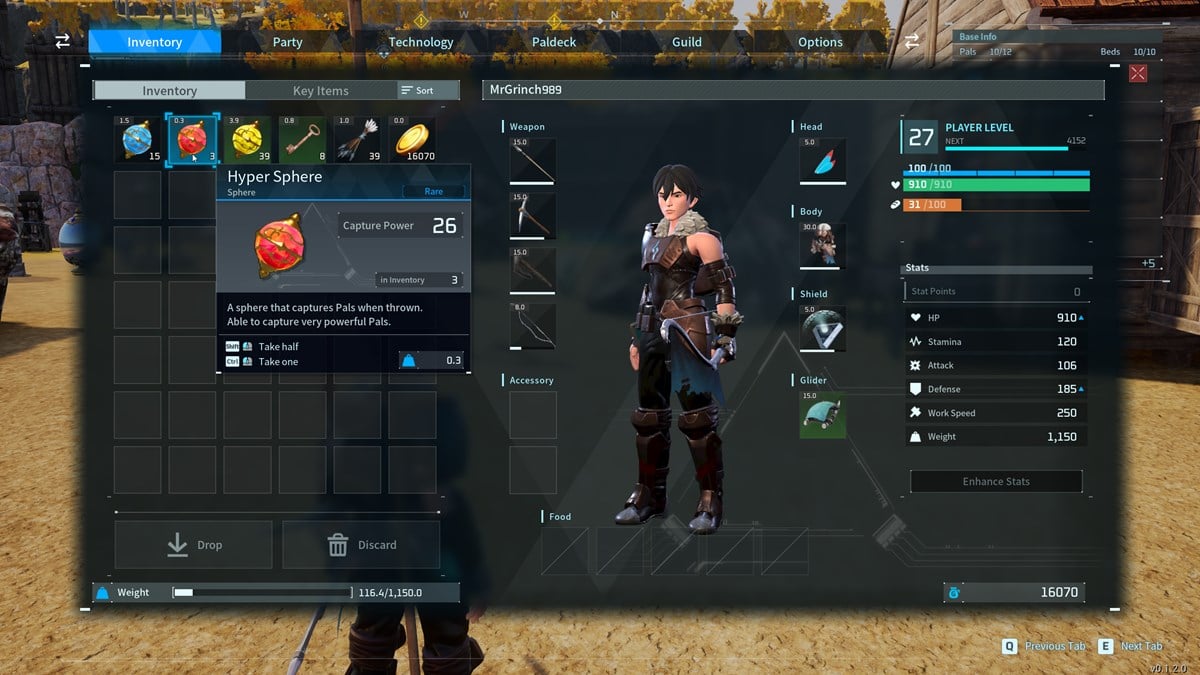Switch to the Party tab
Viewport: 1200px width, 675px height.
(x=287, y=42)
